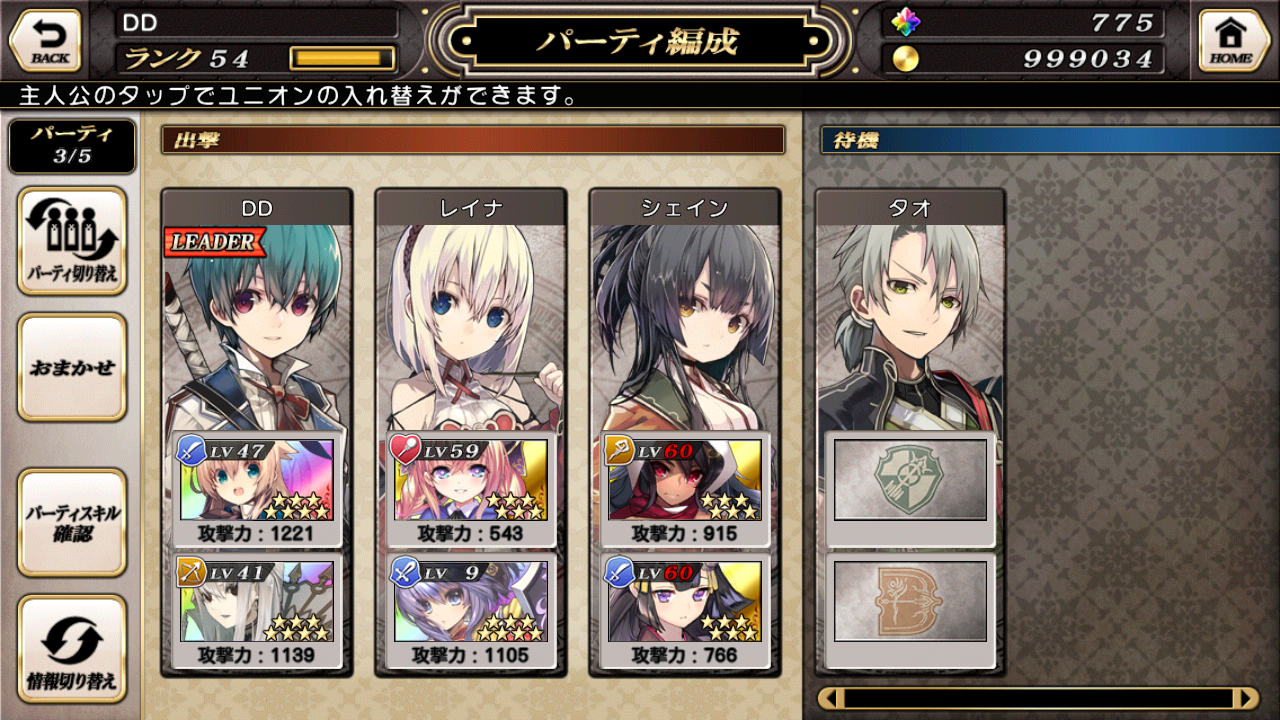Viewport: 1280px width, 720px height.
Task: Select the LV 41 union with attack 1139
Action: [x=257, y=611]
